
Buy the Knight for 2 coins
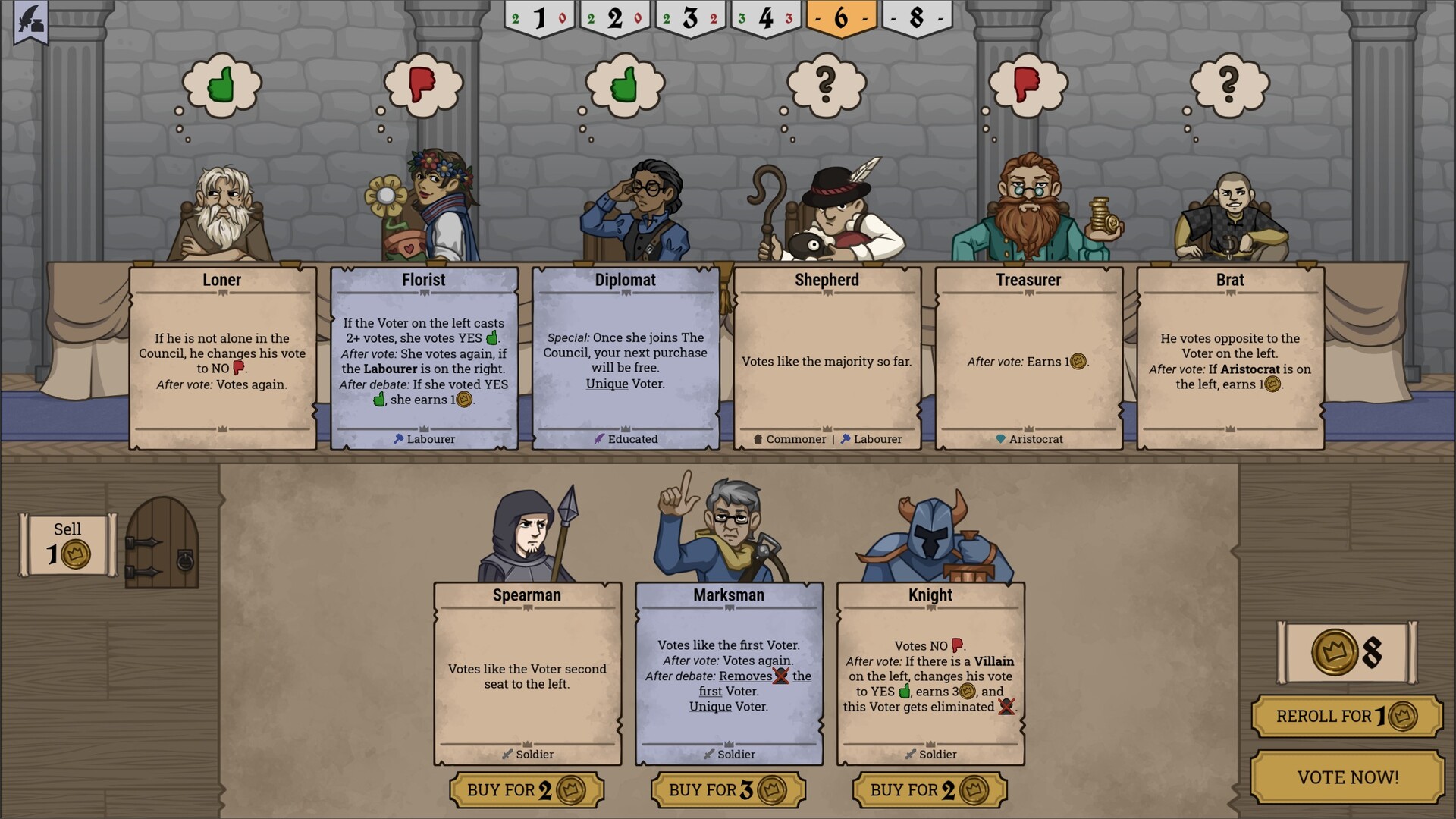pos(930,789)
